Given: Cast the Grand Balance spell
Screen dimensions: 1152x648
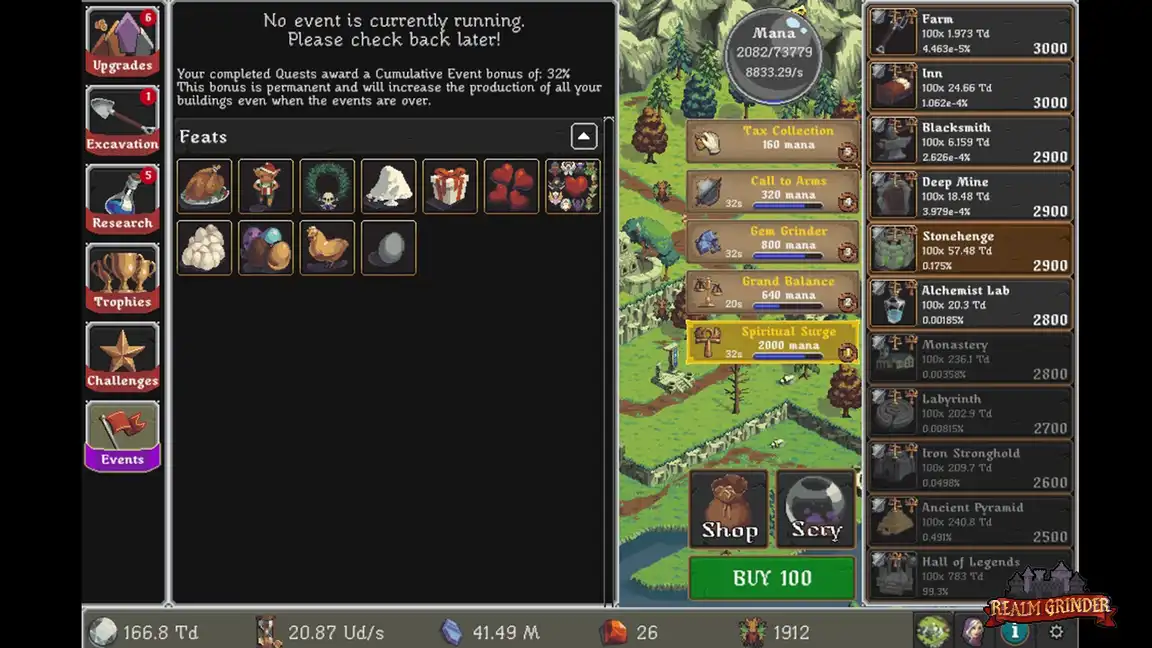Looking at the screenshot, I should (x=772, y=292).
